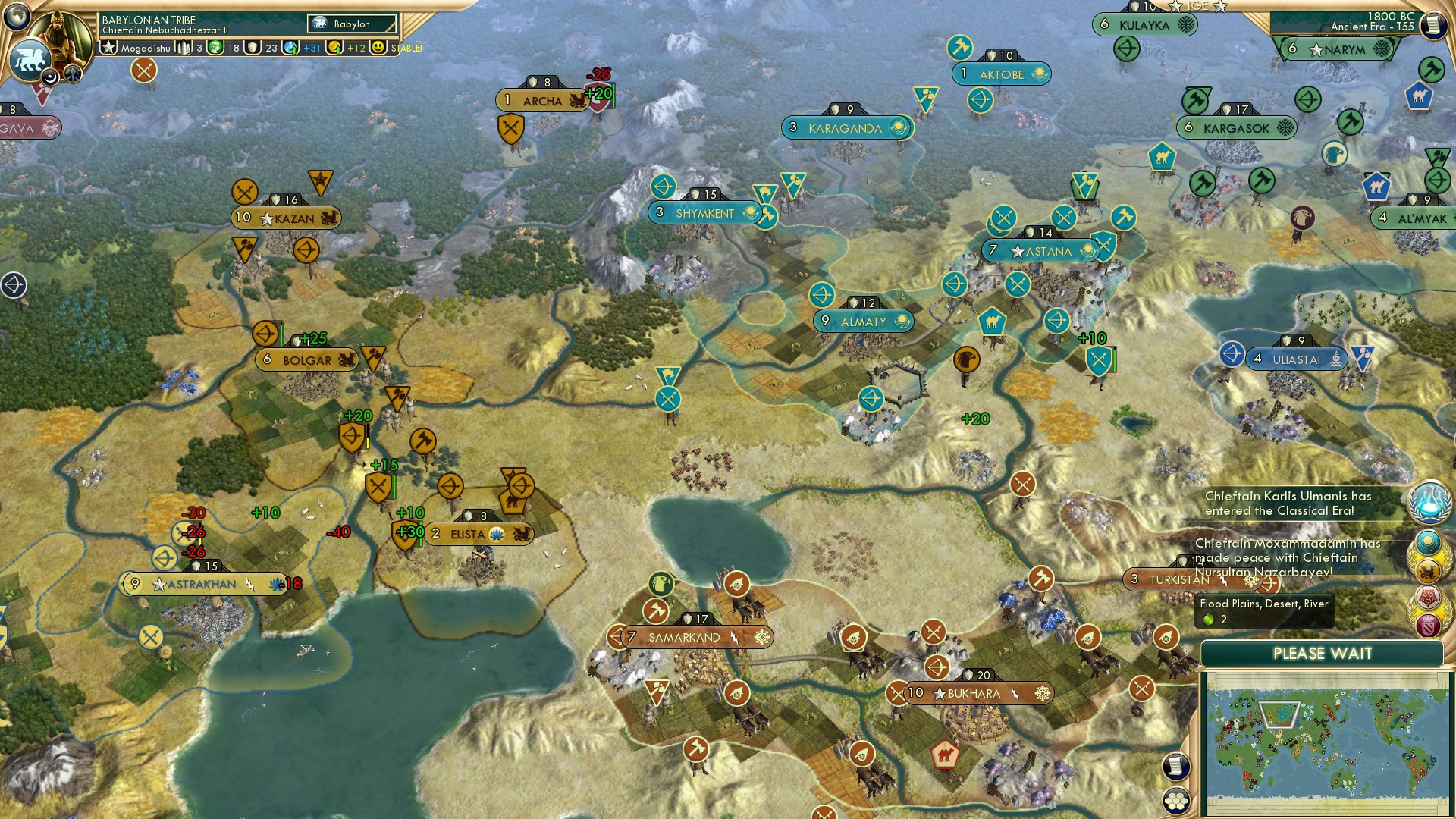The width and height of the screenshot is (1456, 819).
Task: Open the Classical Era science notification
Action: 1429,503
